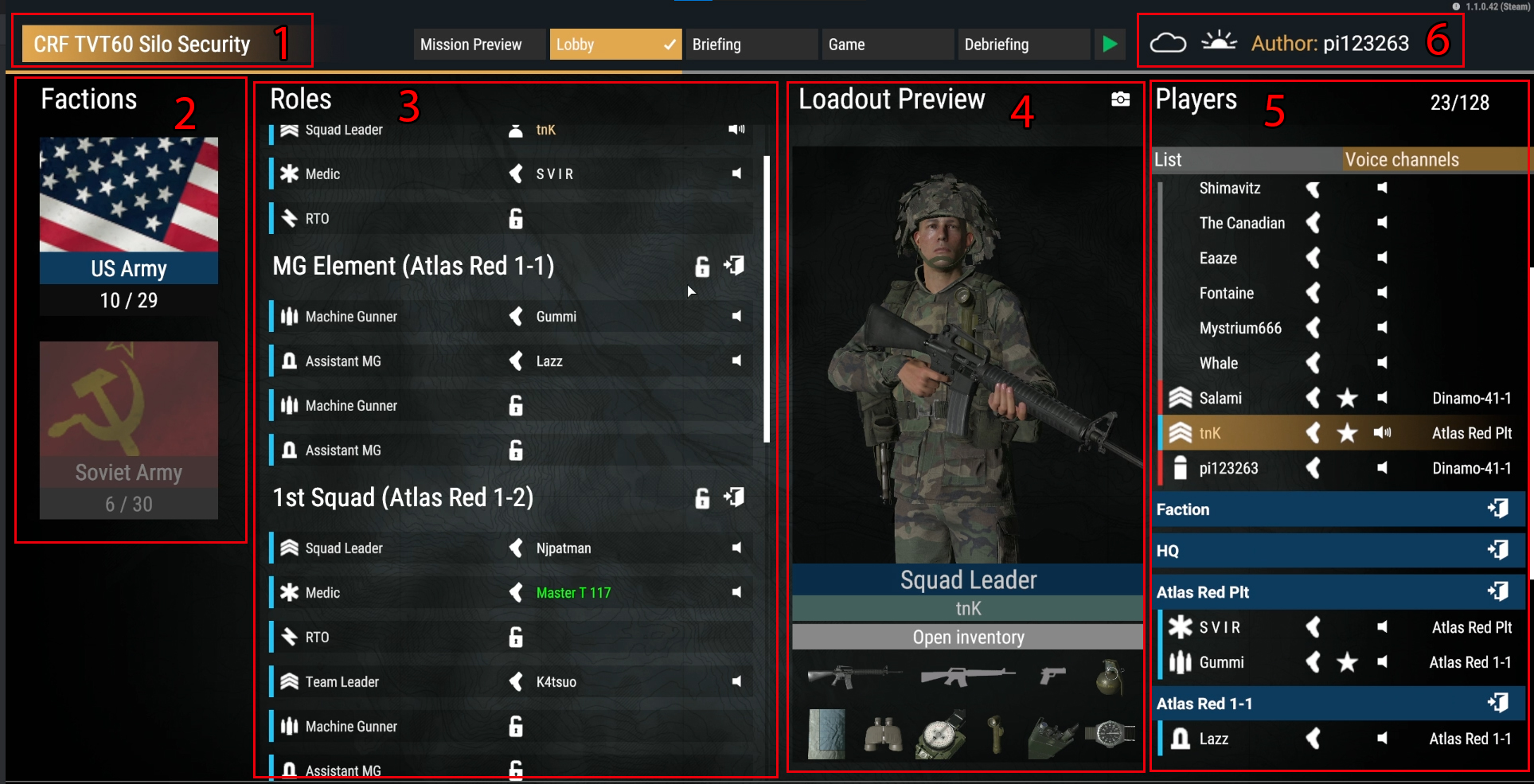The width and height of the screenshot is (1534, 784).
Task: Show the players List tab
Action: pos(1246,160)
